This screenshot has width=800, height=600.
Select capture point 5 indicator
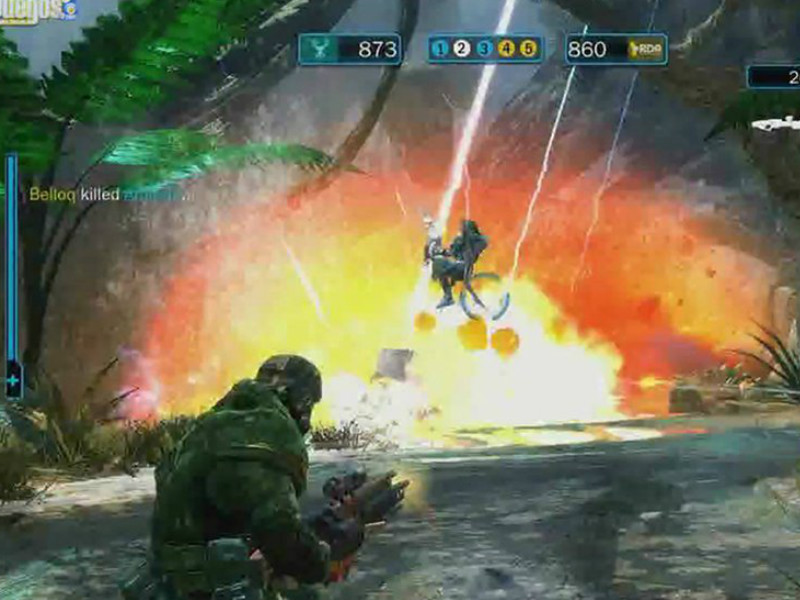pyautogui.click(x=527, y=48)
